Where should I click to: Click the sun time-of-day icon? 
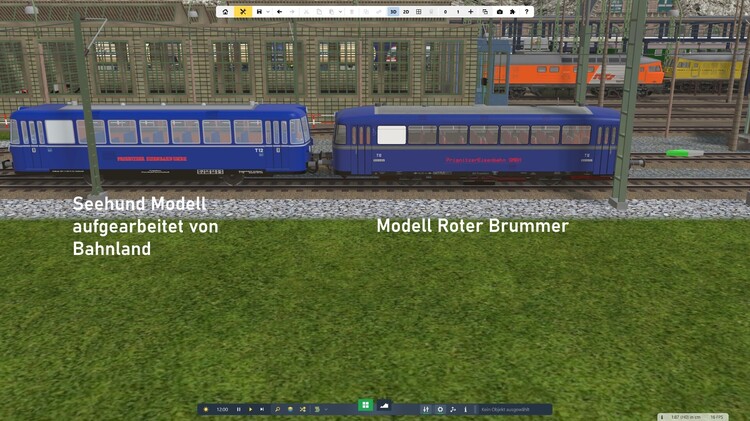[206, 409]
